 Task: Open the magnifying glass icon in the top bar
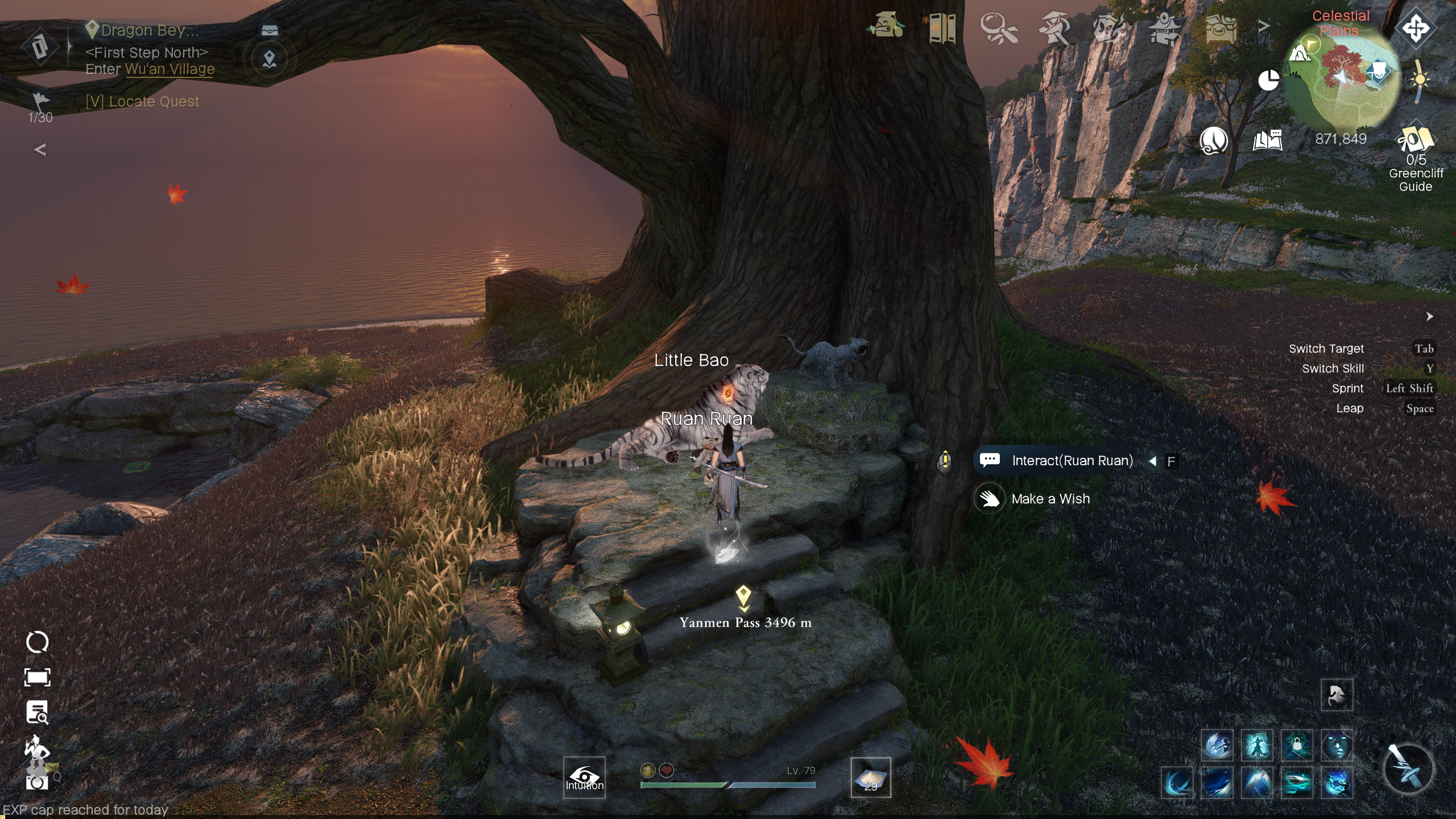999,27
